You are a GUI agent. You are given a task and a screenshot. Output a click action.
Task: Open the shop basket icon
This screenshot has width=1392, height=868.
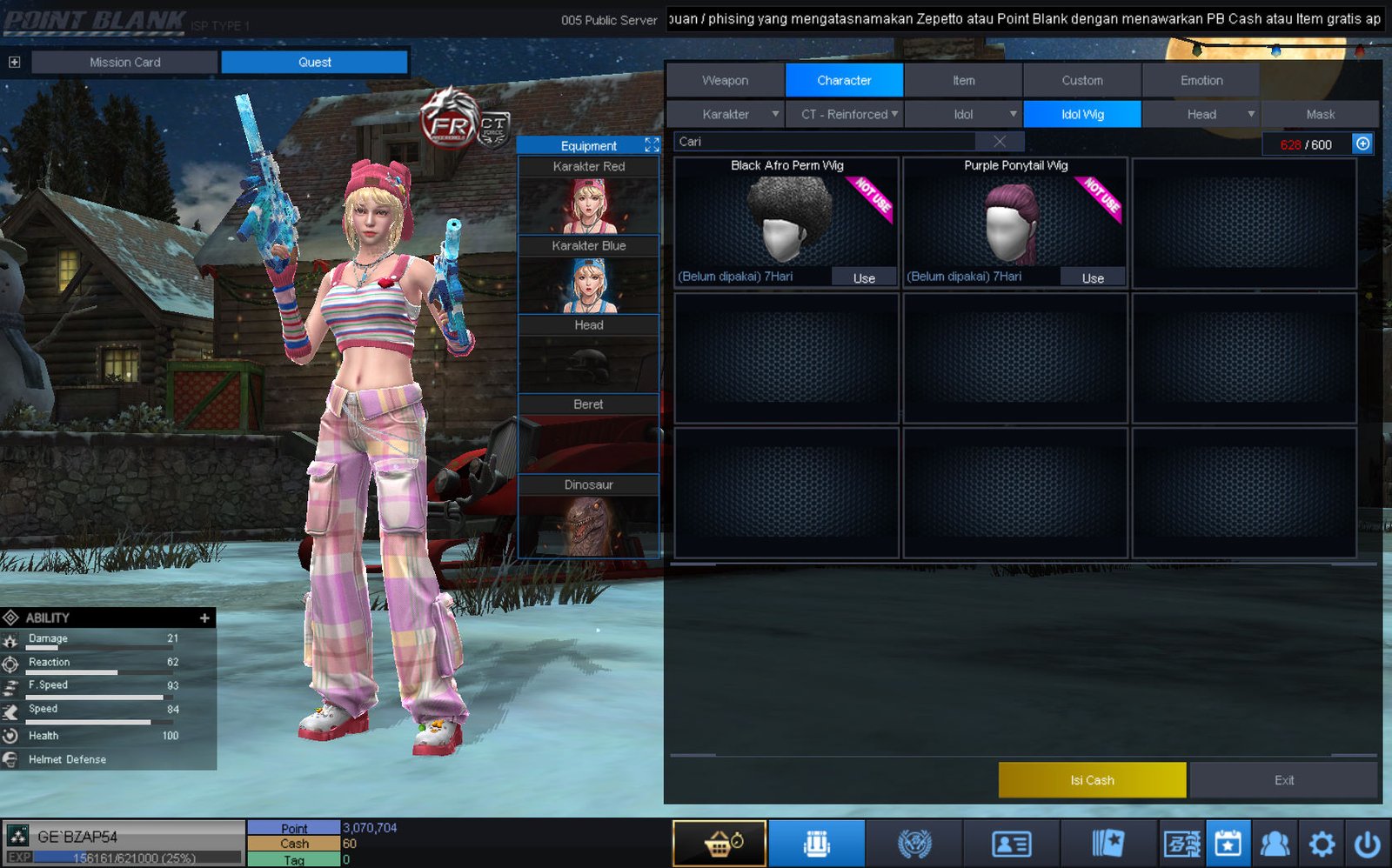coord(719,844)
